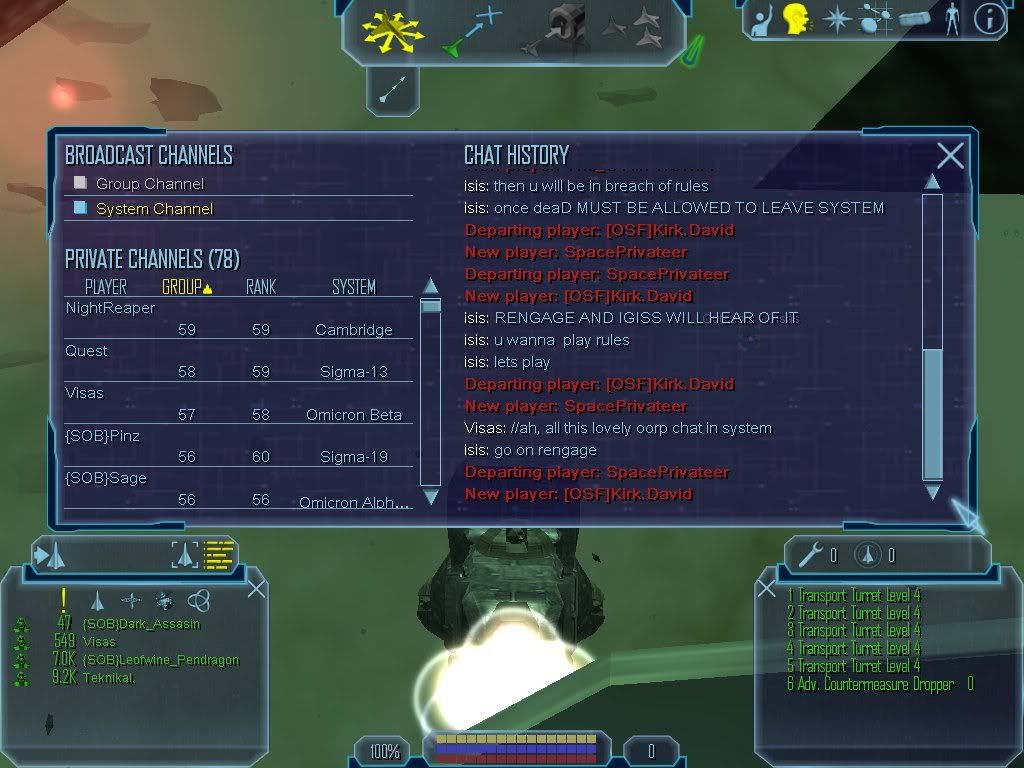
Task: Select player Quest from the private list
Action: (x=86, y=351)
